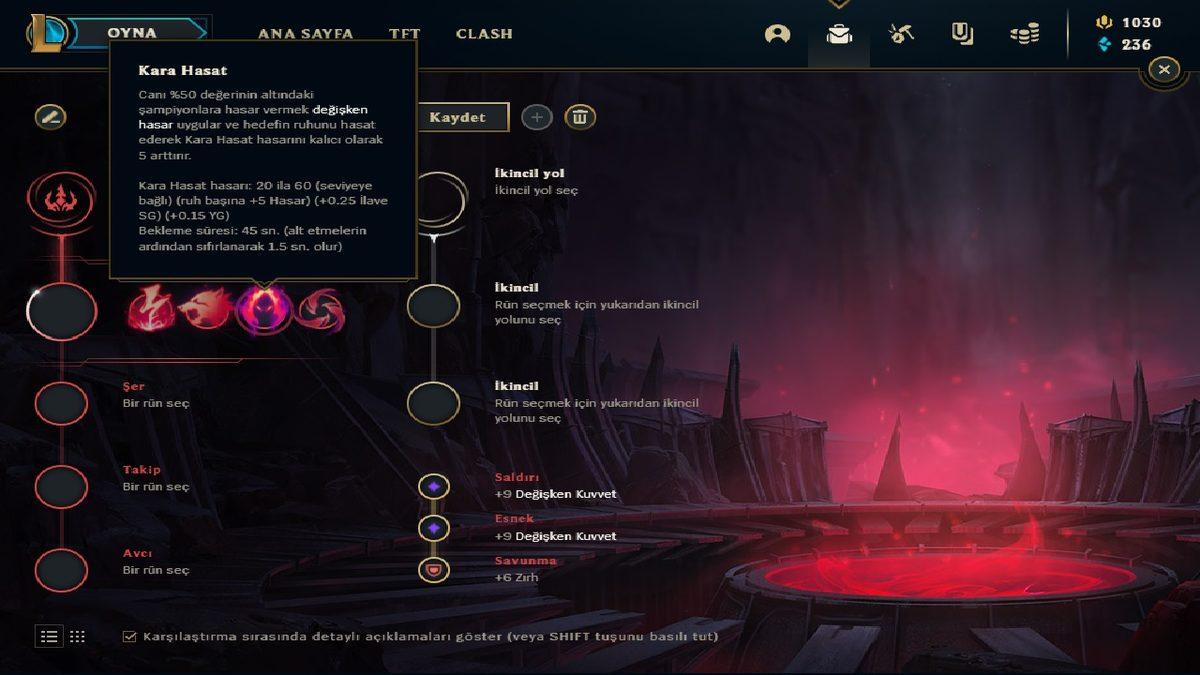Switch to the TFT tab
Screen dimensions: 1200x675
click(404, 33)
